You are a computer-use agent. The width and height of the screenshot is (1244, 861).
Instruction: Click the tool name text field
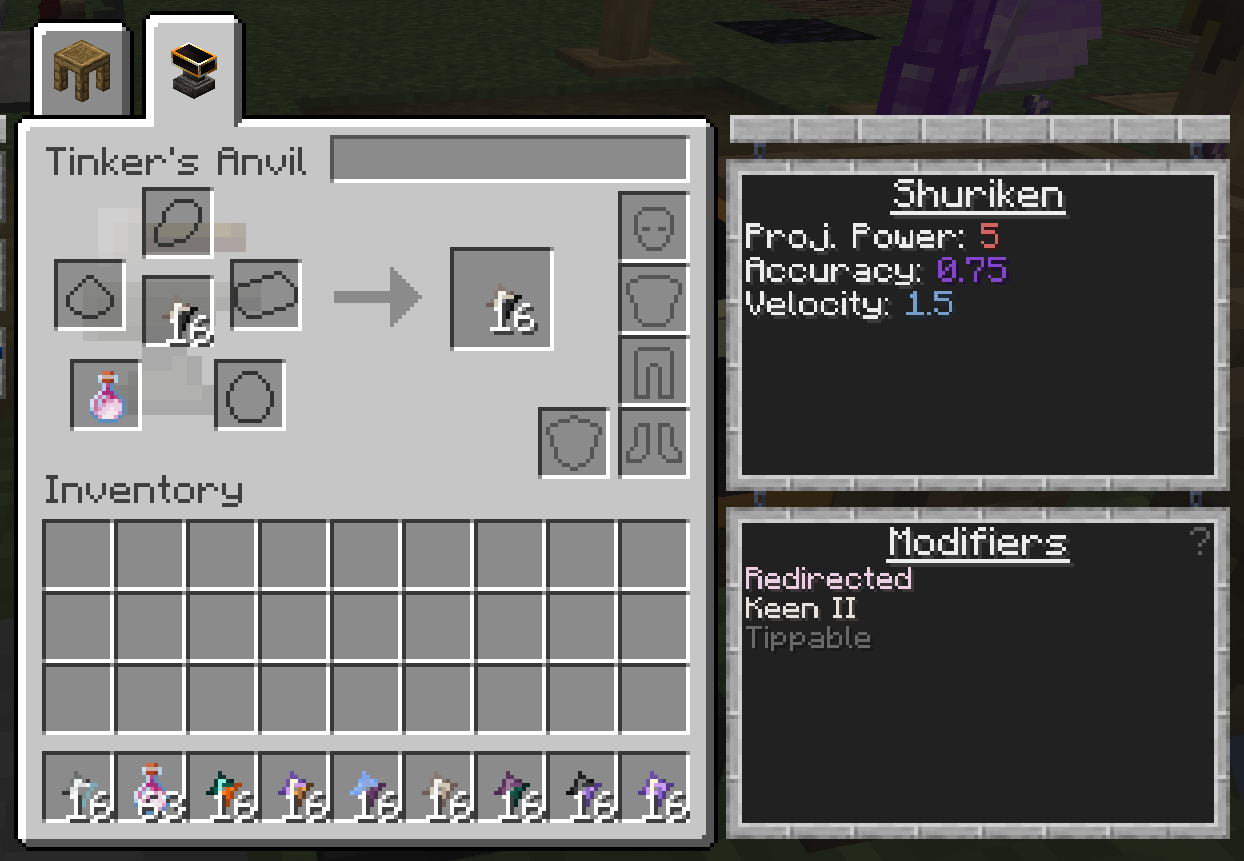coord(509,160)
